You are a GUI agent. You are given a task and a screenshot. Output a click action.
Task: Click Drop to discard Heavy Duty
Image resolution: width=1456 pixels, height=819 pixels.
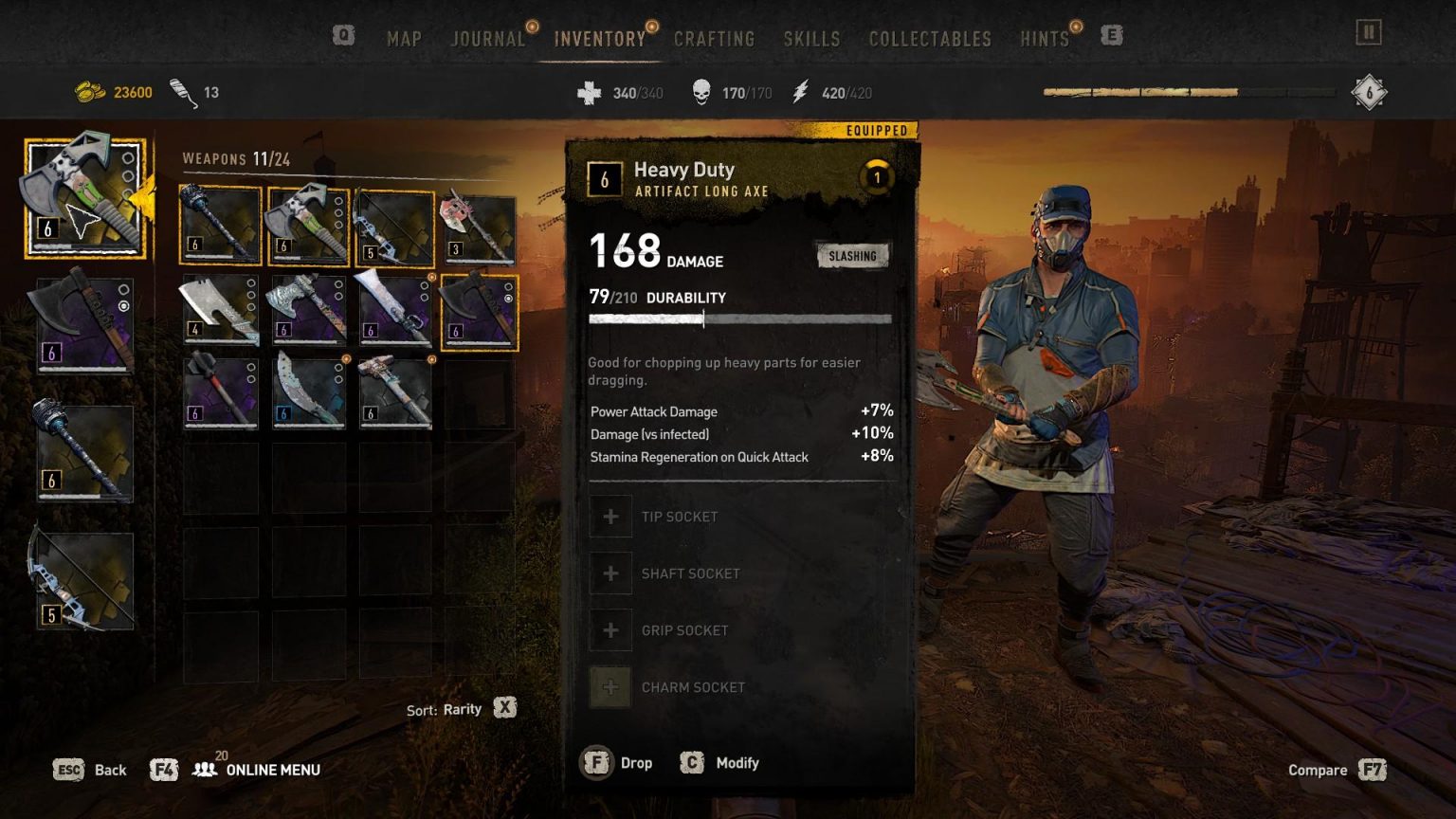click(626, 762)
